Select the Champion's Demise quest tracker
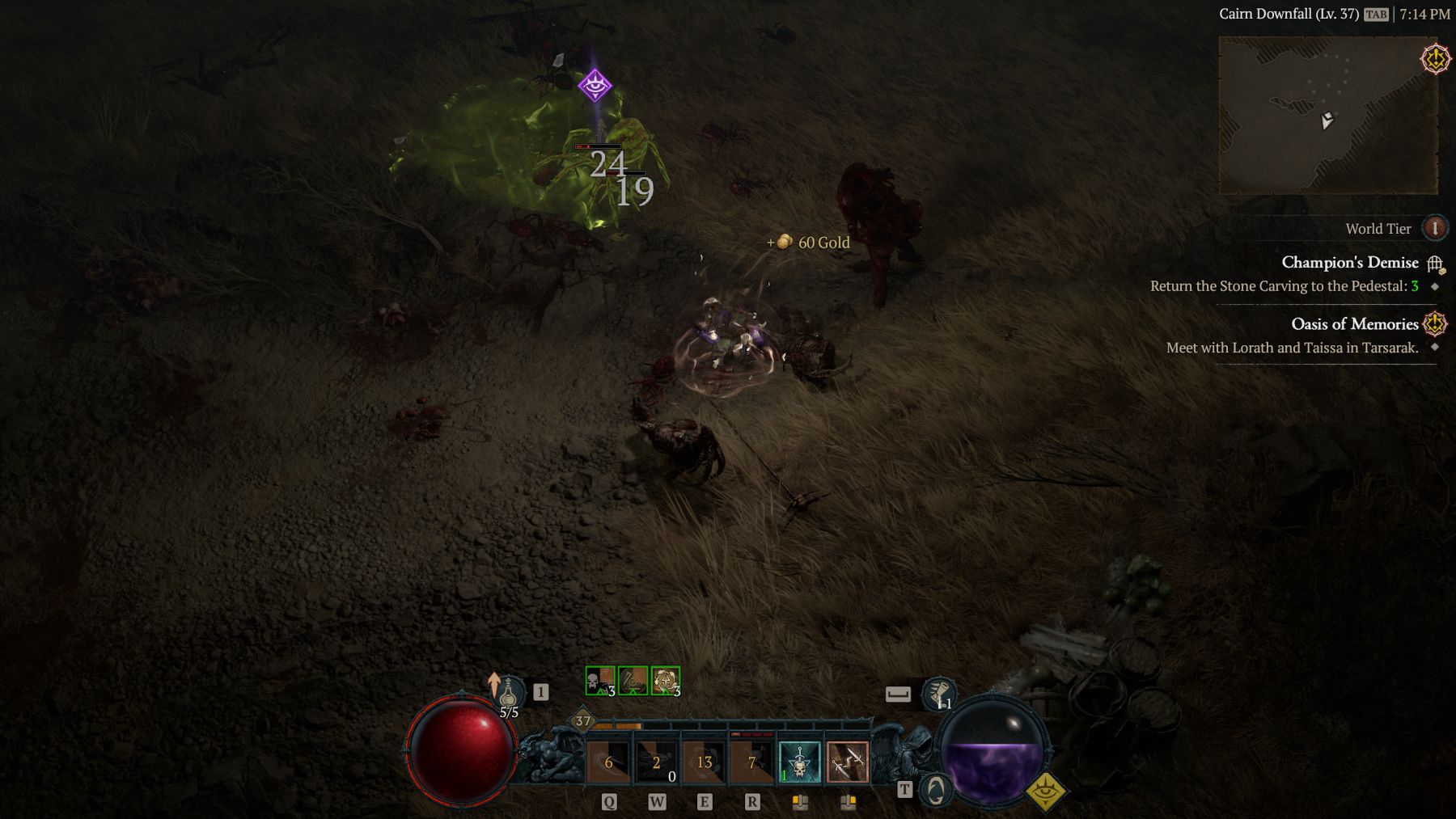 1349,263
